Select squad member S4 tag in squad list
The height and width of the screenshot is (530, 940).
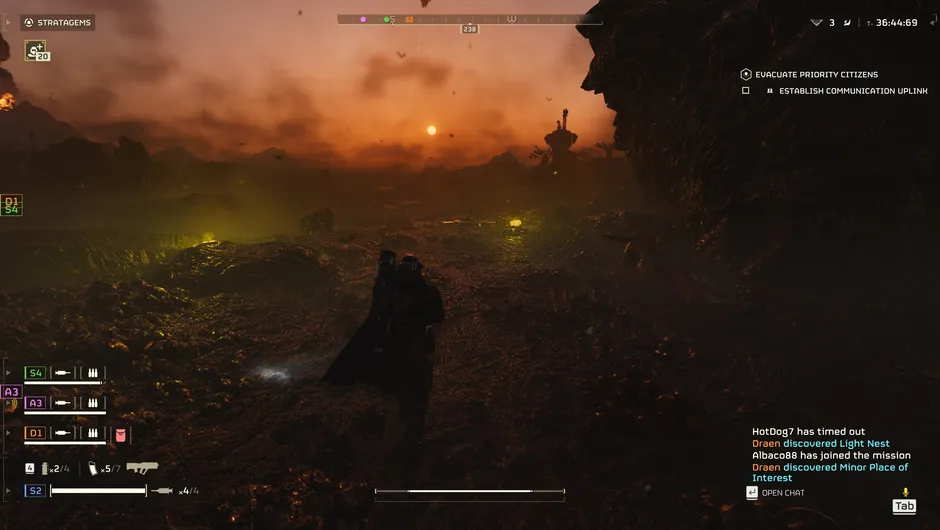[35, 373]
